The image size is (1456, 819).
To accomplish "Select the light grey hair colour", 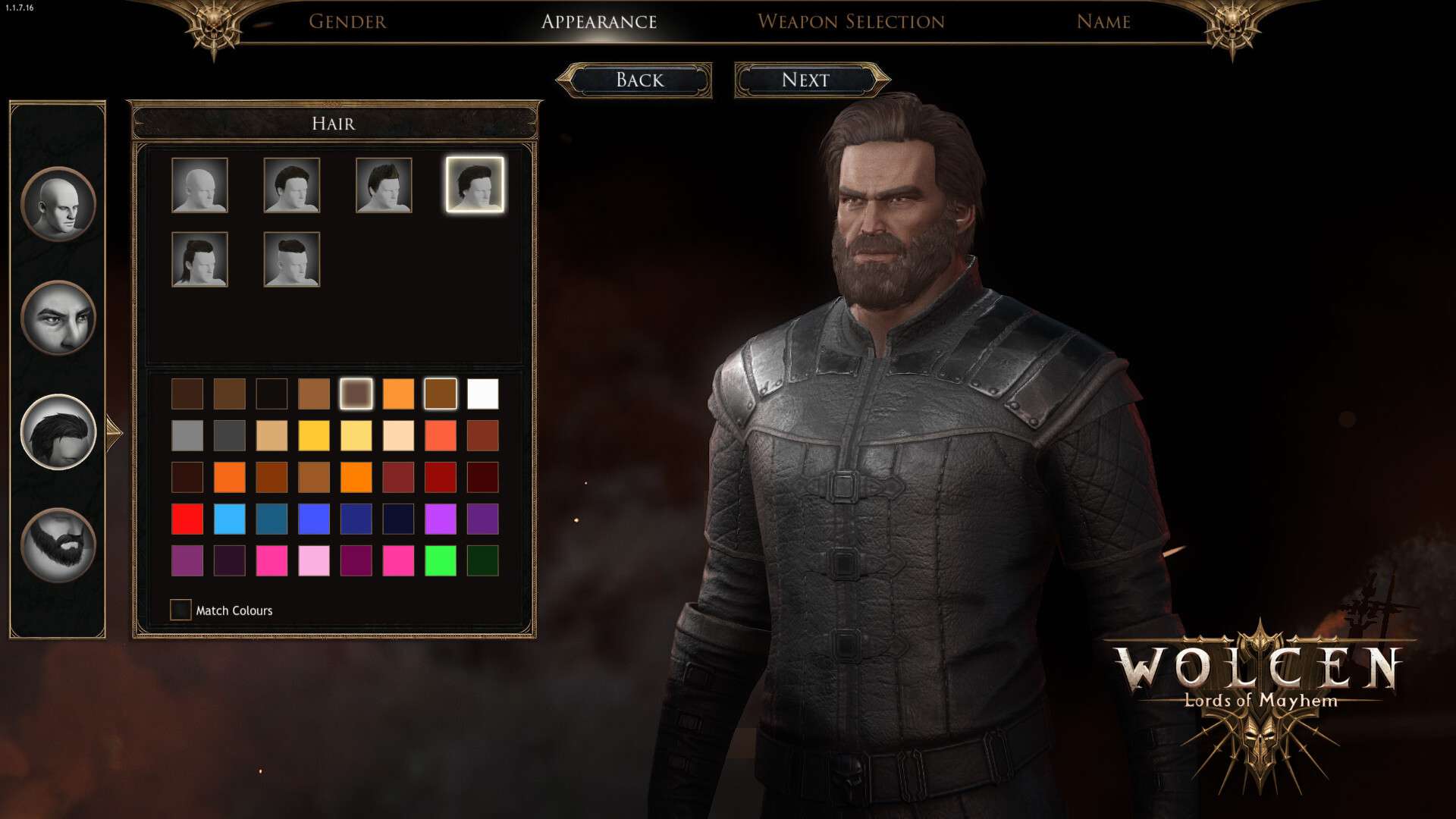I will tap(187, 436).
